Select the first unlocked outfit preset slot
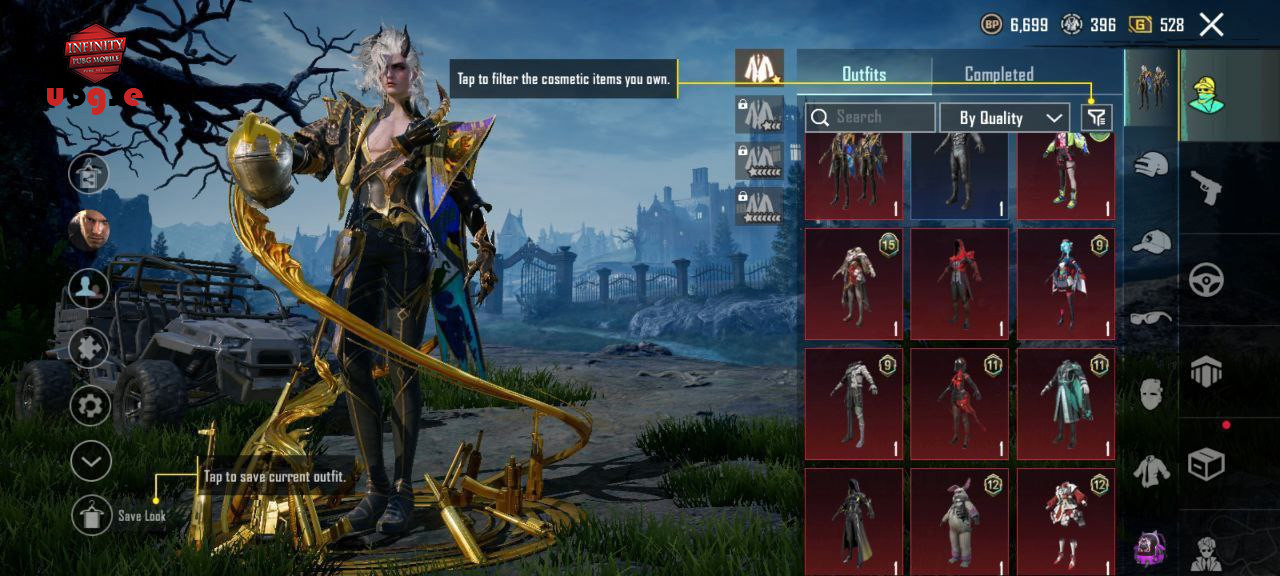This screenshot has width=1280, height=576. 760,68
